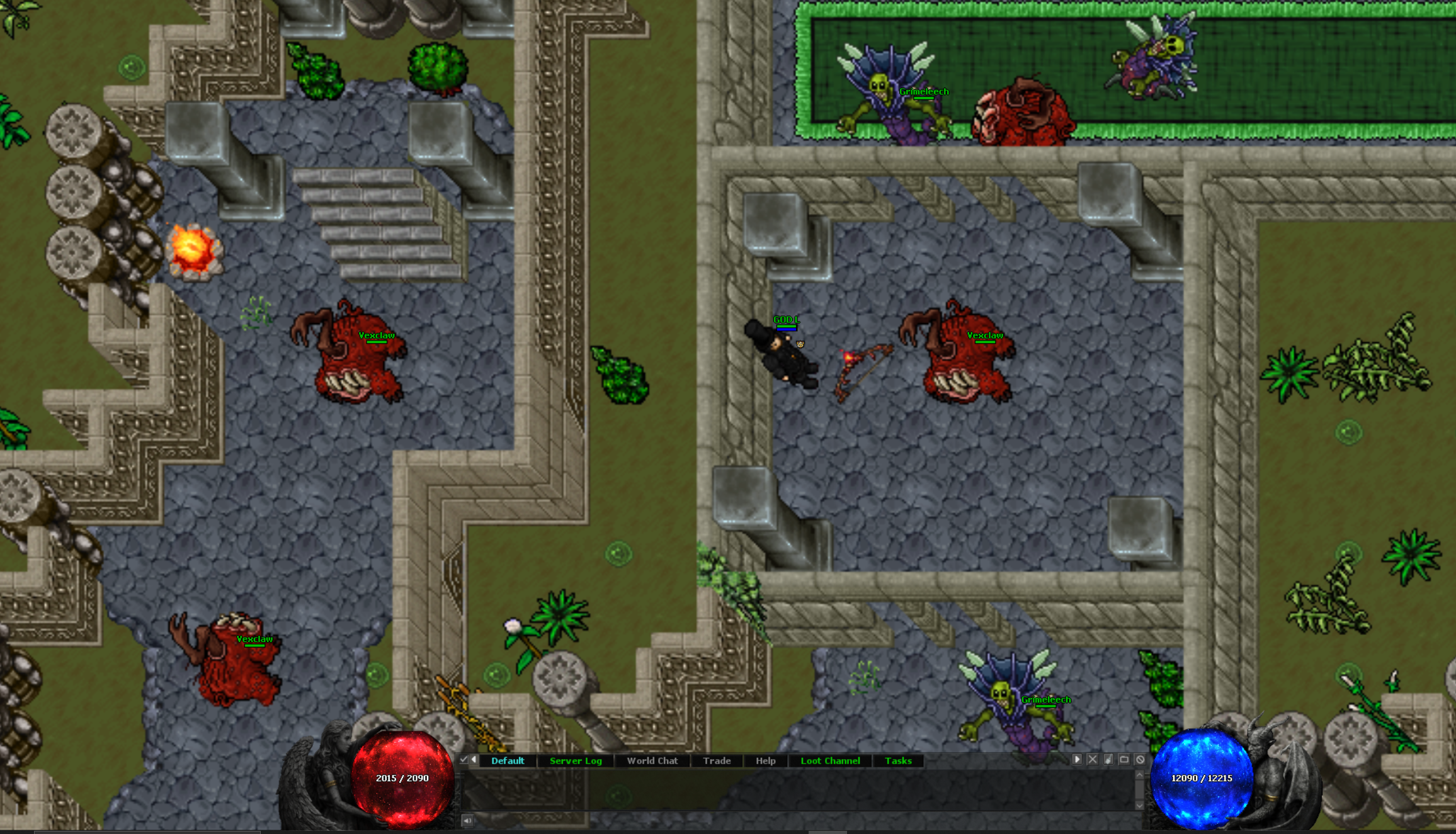Click the previous channel arrow beside the checkbox

474,759
